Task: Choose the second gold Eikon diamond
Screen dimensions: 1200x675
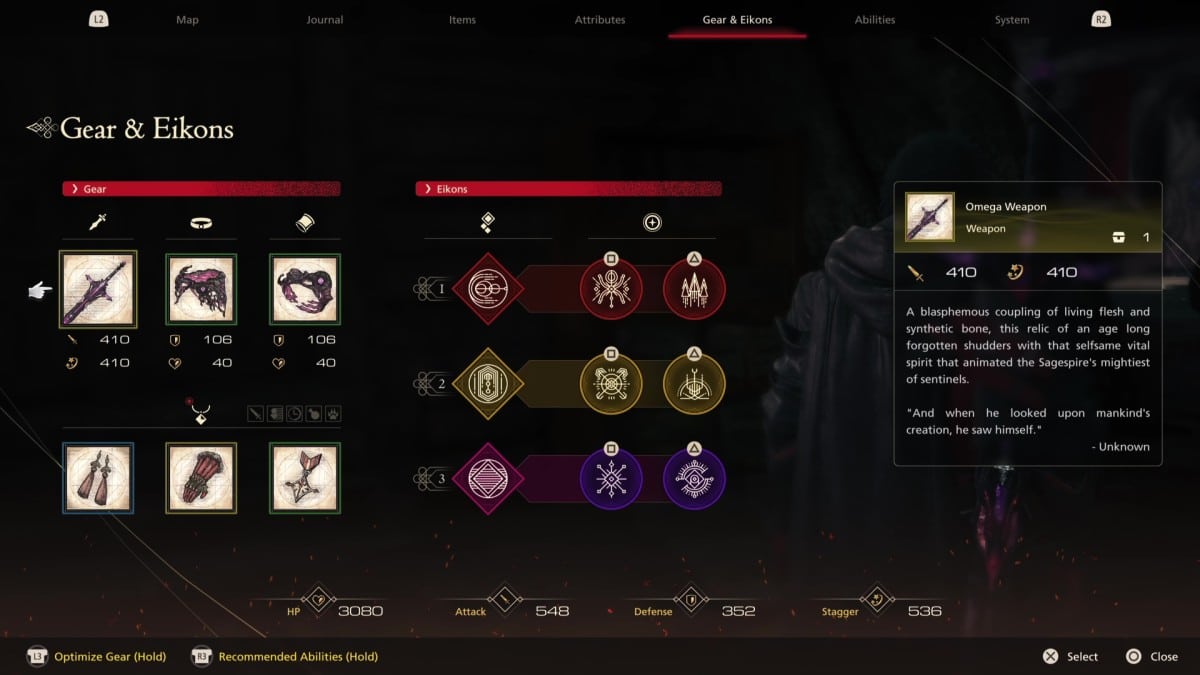Action: (x=488, y=384)
